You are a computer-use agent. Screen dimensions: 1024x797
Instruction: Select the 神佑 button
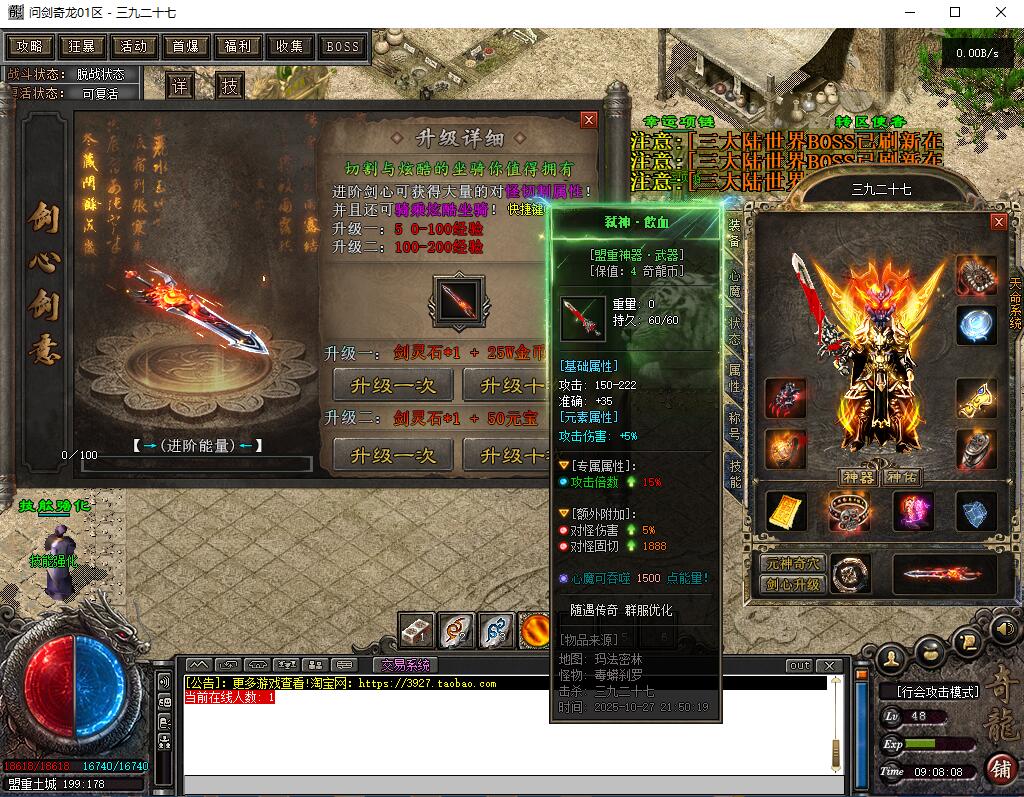[904, 477]
